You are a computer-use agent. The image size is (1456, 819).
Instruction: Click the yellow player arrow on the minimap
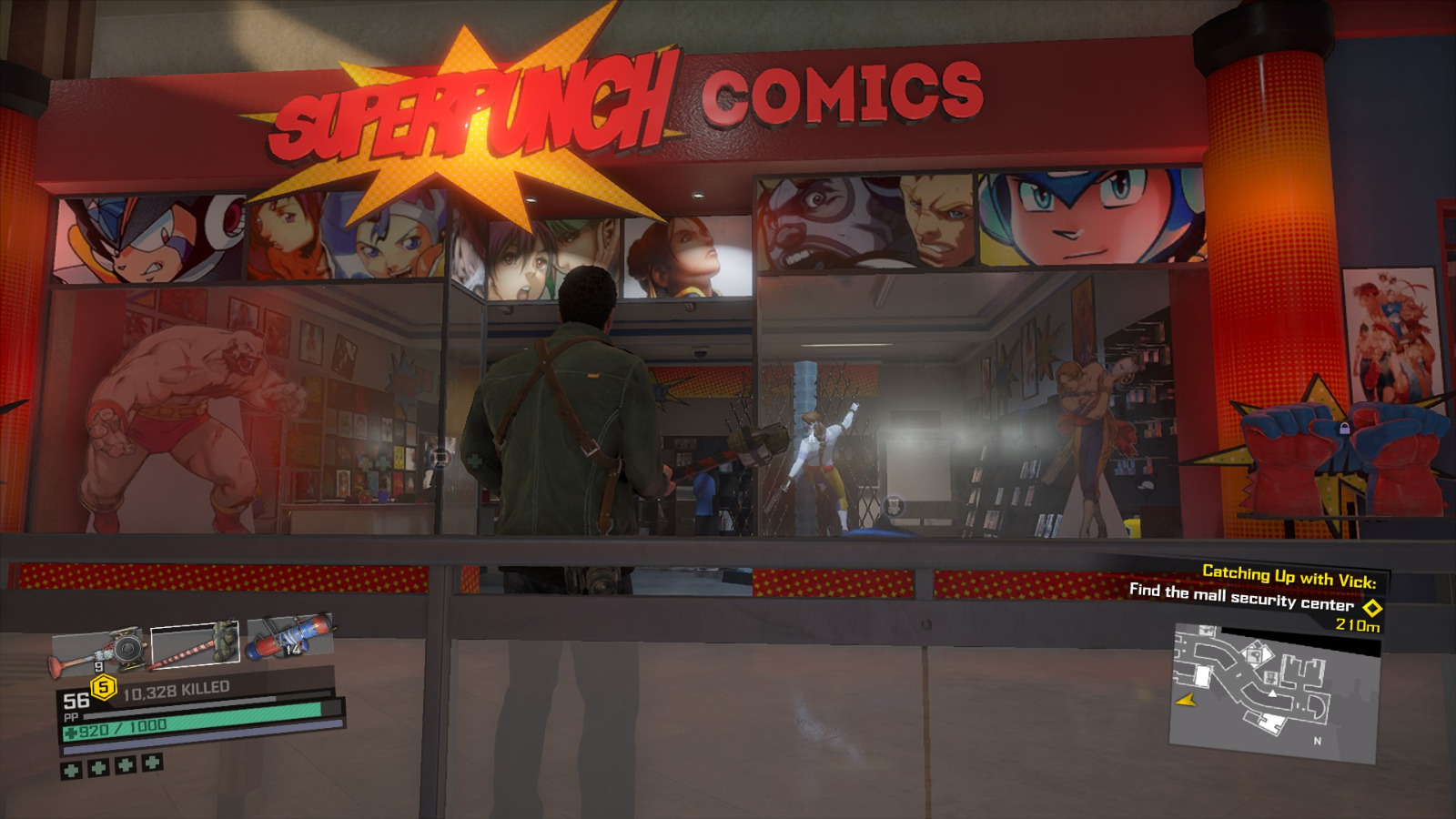1187,702
